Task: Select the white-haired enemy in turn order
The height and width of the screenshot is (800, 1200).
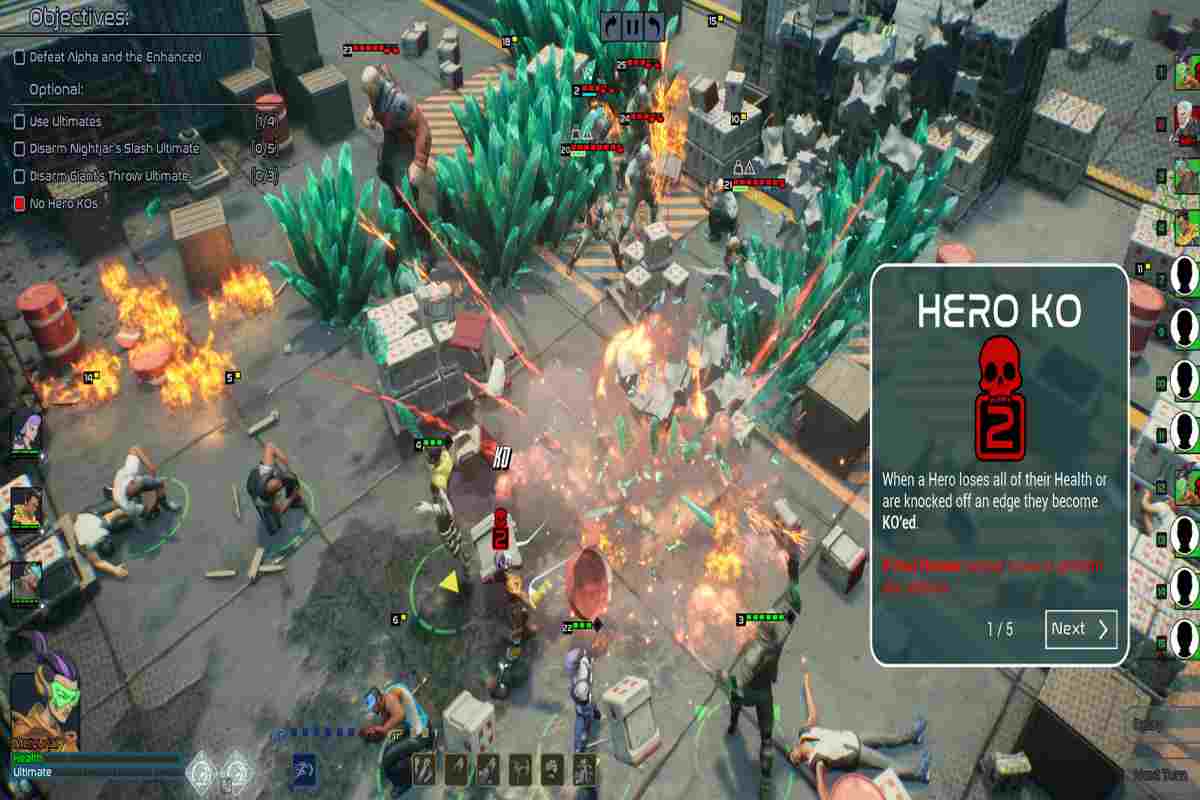Action: pos(1186,122)
